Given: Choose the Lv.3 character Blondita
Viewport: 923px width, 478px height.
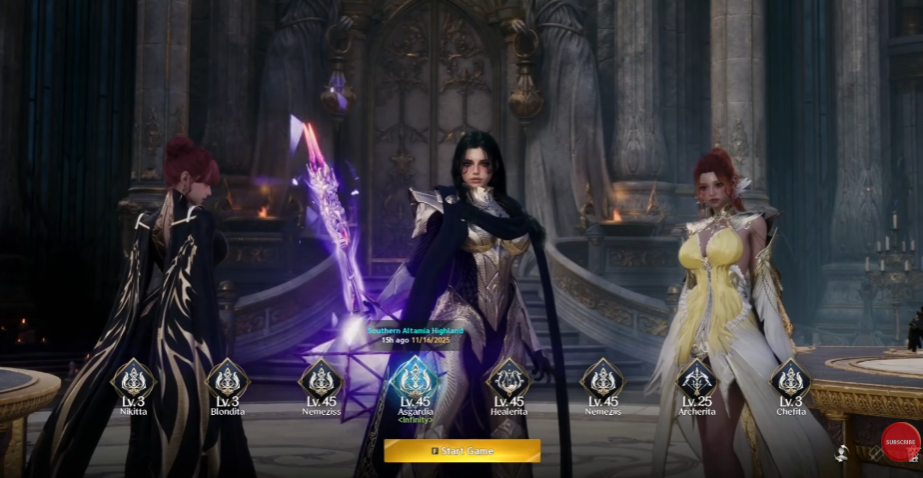Looking at the screenshot, I should (x=228, y=379).
